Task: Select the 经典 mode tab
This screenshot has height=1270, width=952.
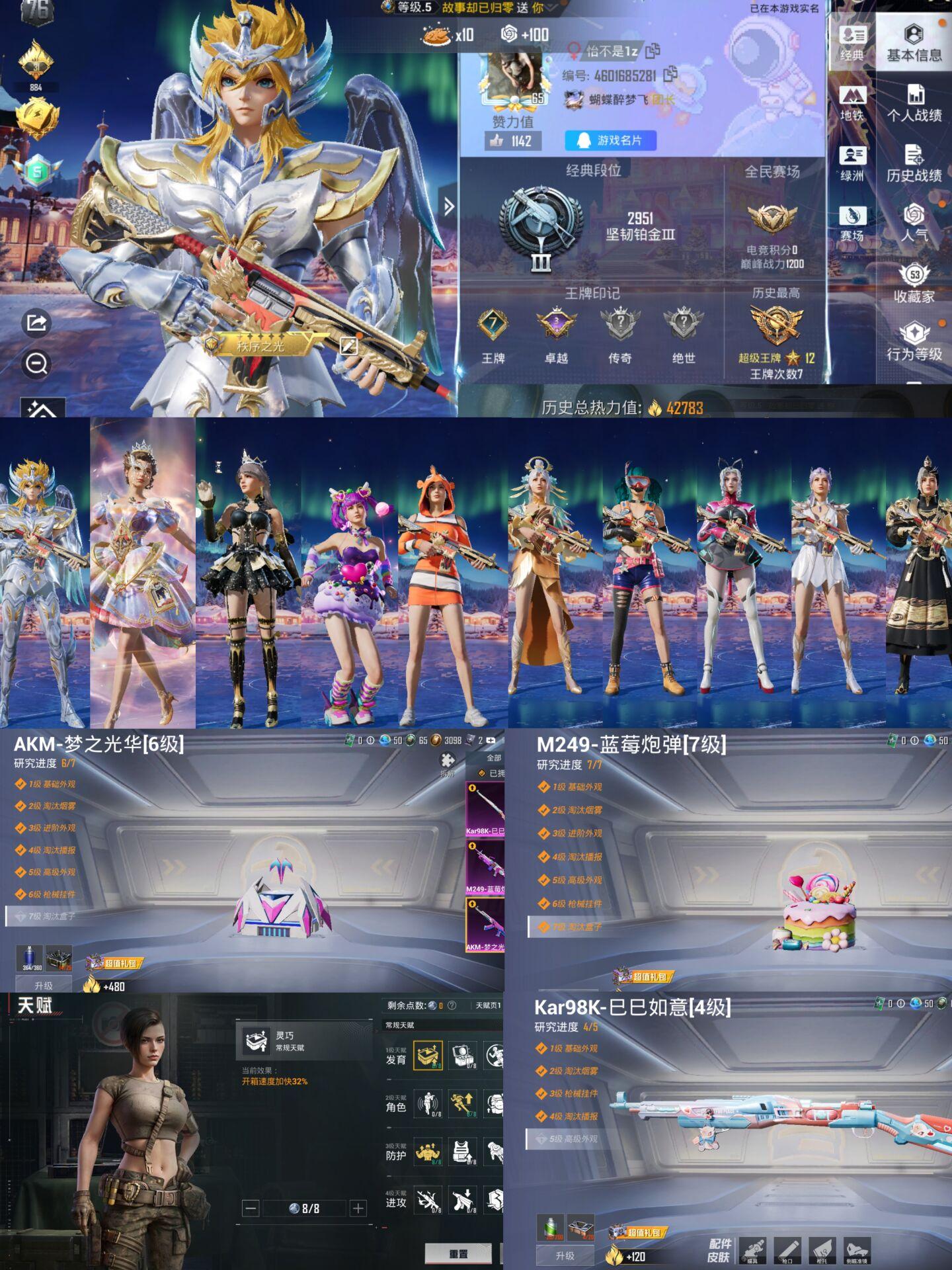Action: (x=852, y=42)
